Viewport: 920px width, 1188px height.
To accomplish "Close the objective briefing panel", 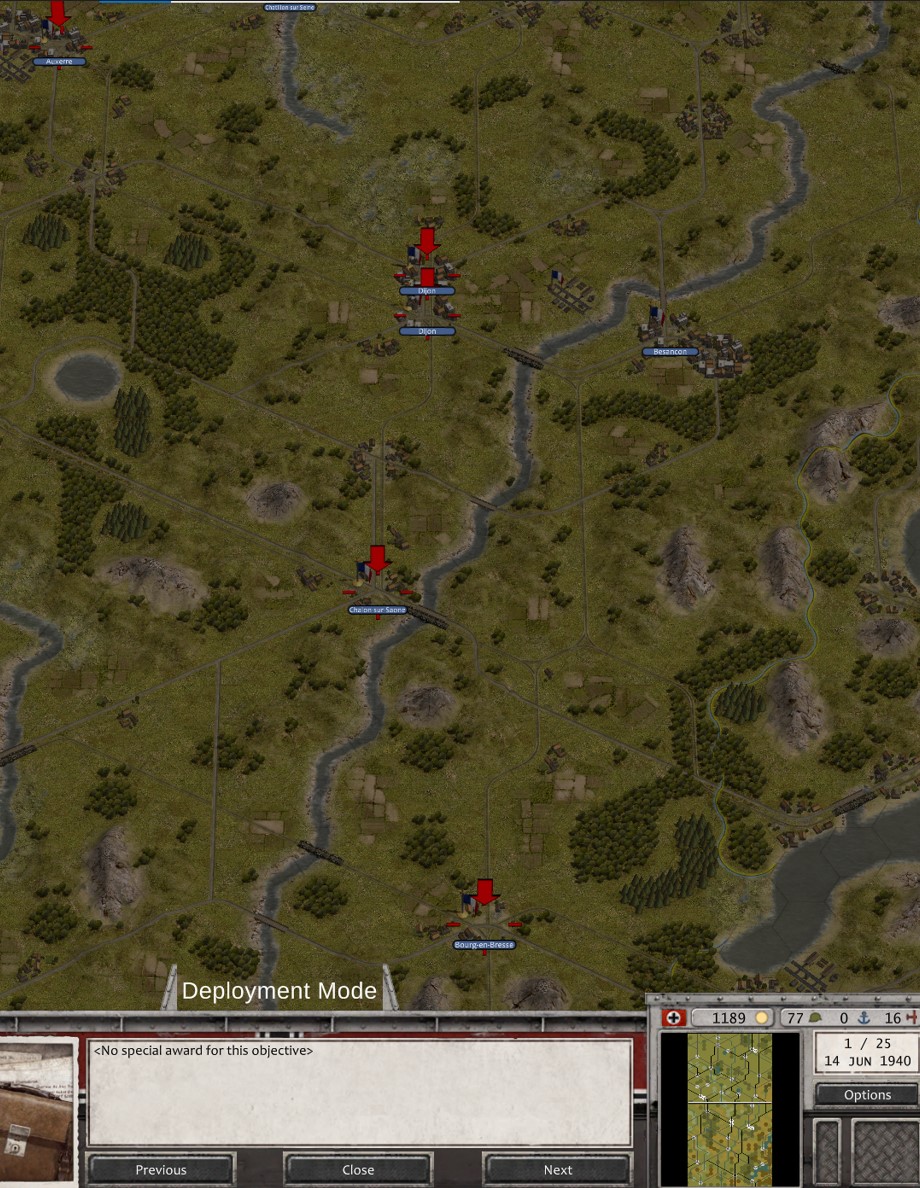I will [358, 1169].
